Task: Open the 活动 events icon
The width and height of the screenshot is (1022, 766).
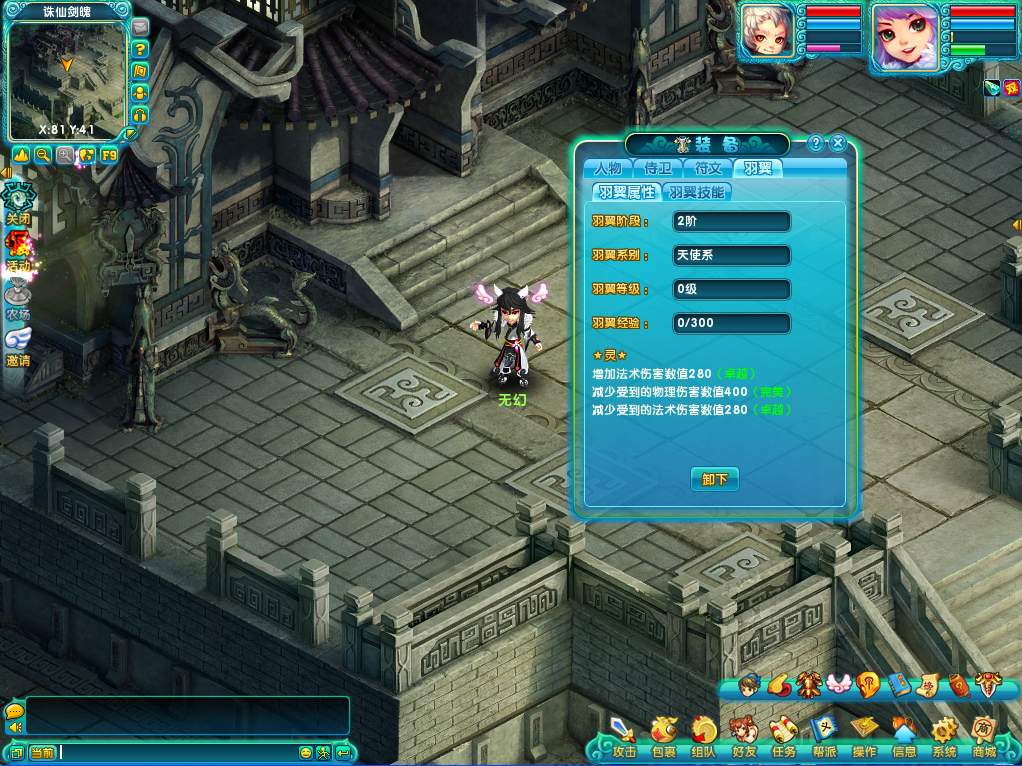Action: 18,248
